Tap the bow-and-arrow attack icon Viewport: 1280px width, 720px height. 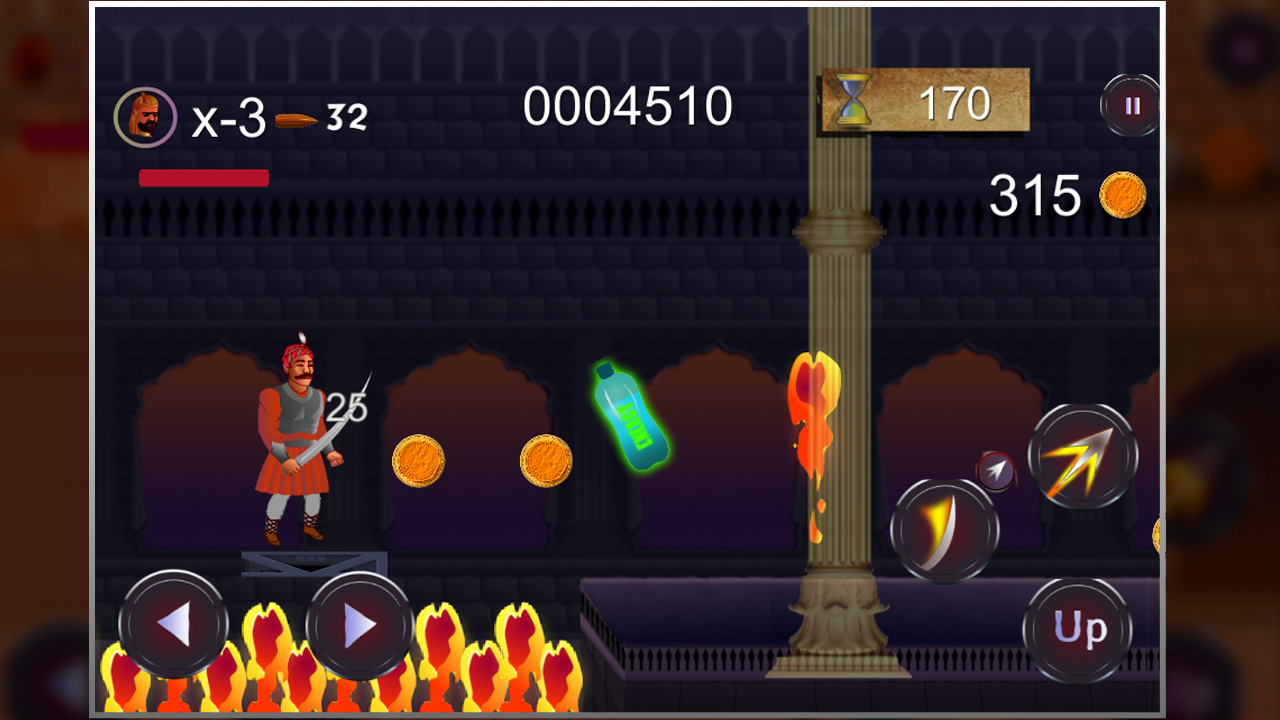coord(1083,455)
